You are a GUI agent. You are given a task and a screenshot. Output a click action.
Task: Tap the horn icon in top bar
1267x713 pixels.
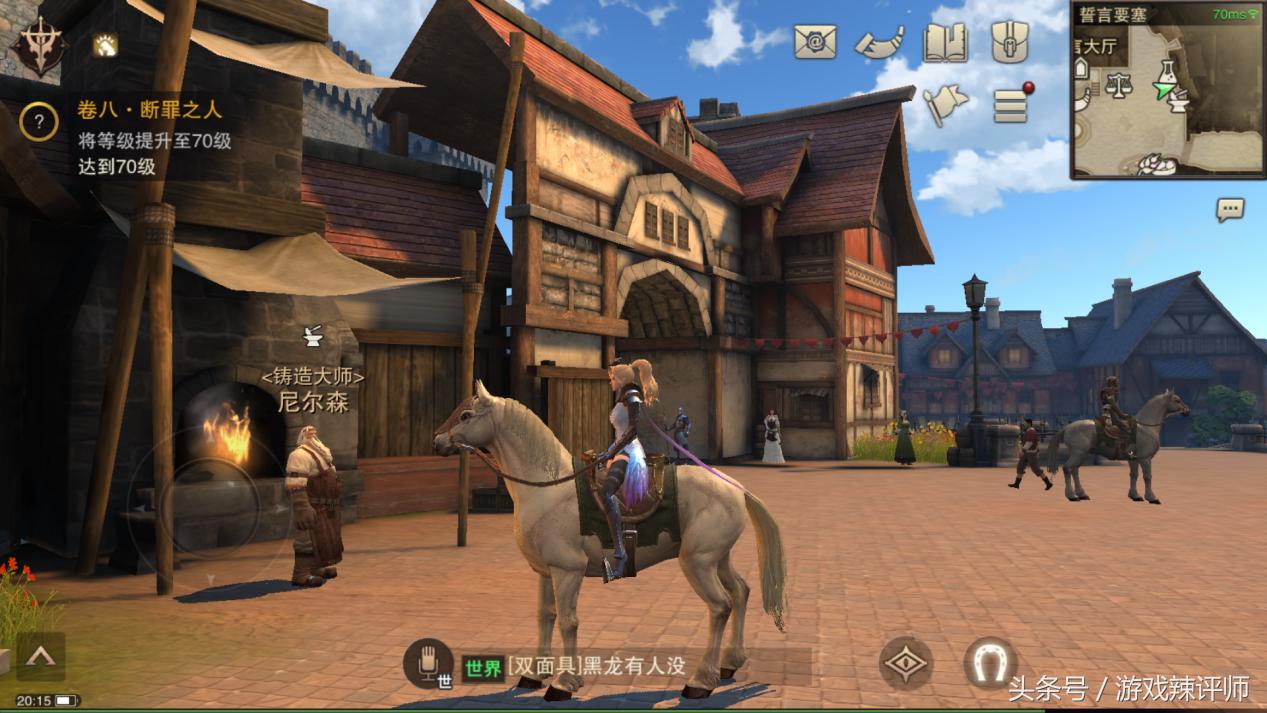pos(879,43)
